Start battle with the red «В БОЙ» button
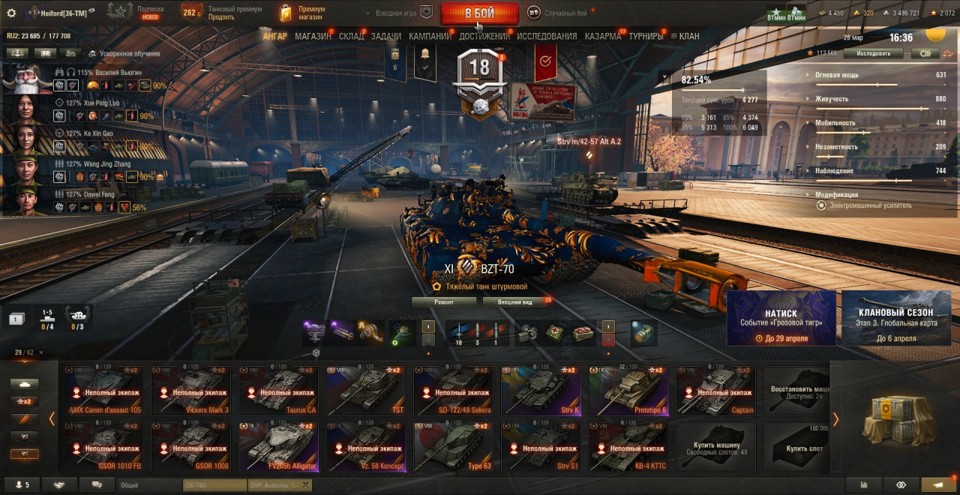This screenshot has height=495, width=960. click(x=479, y=13)
